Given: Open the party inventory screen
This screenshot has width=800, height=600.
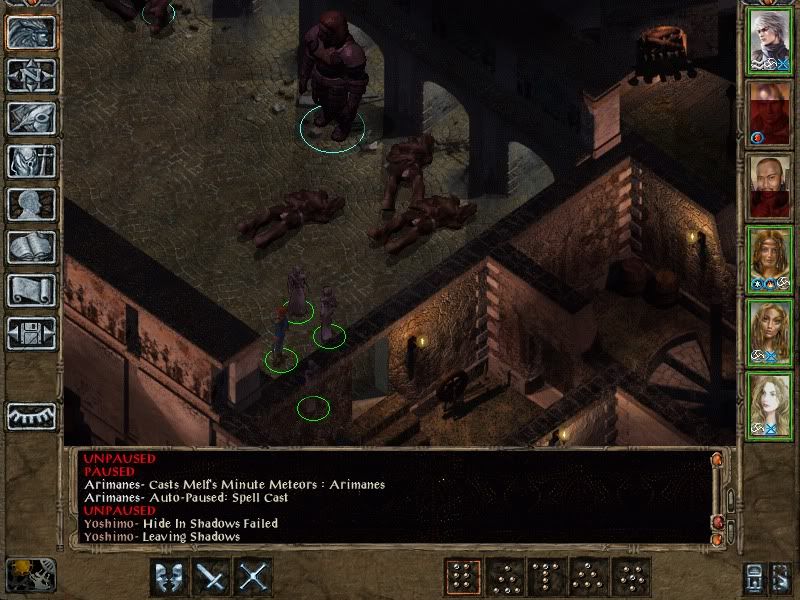Looking at the screenshot, I should pyautogui.click(x=31, y=161).
